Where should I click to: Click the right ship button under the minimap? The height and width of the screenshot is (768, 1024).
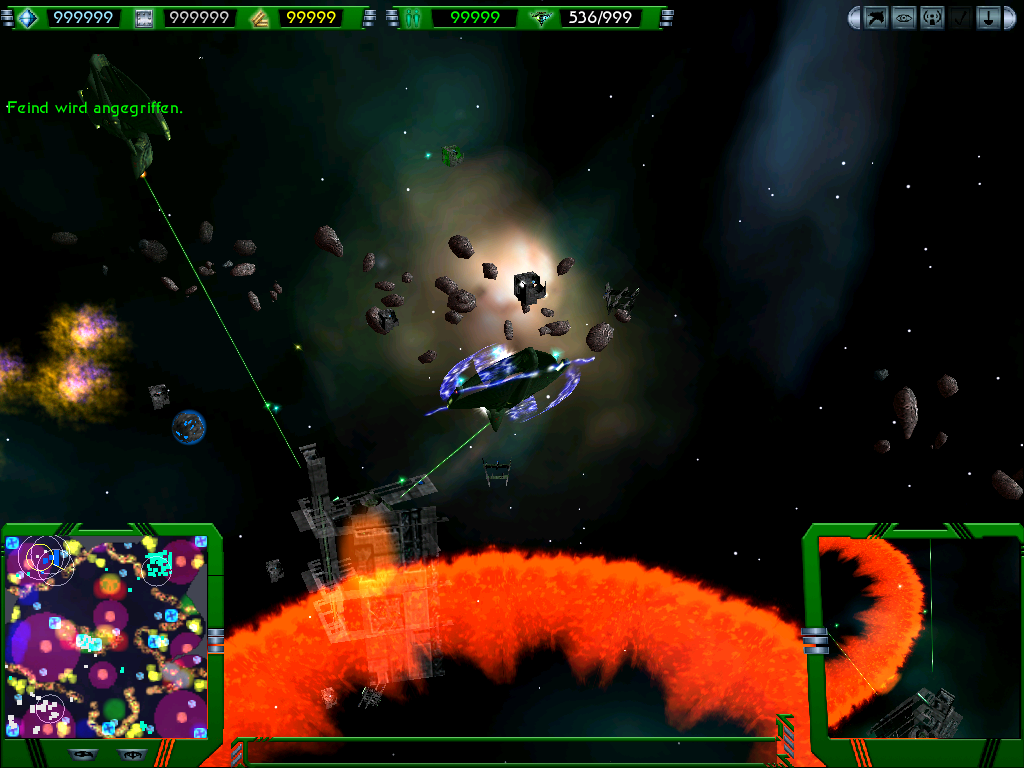coord(131,755)
